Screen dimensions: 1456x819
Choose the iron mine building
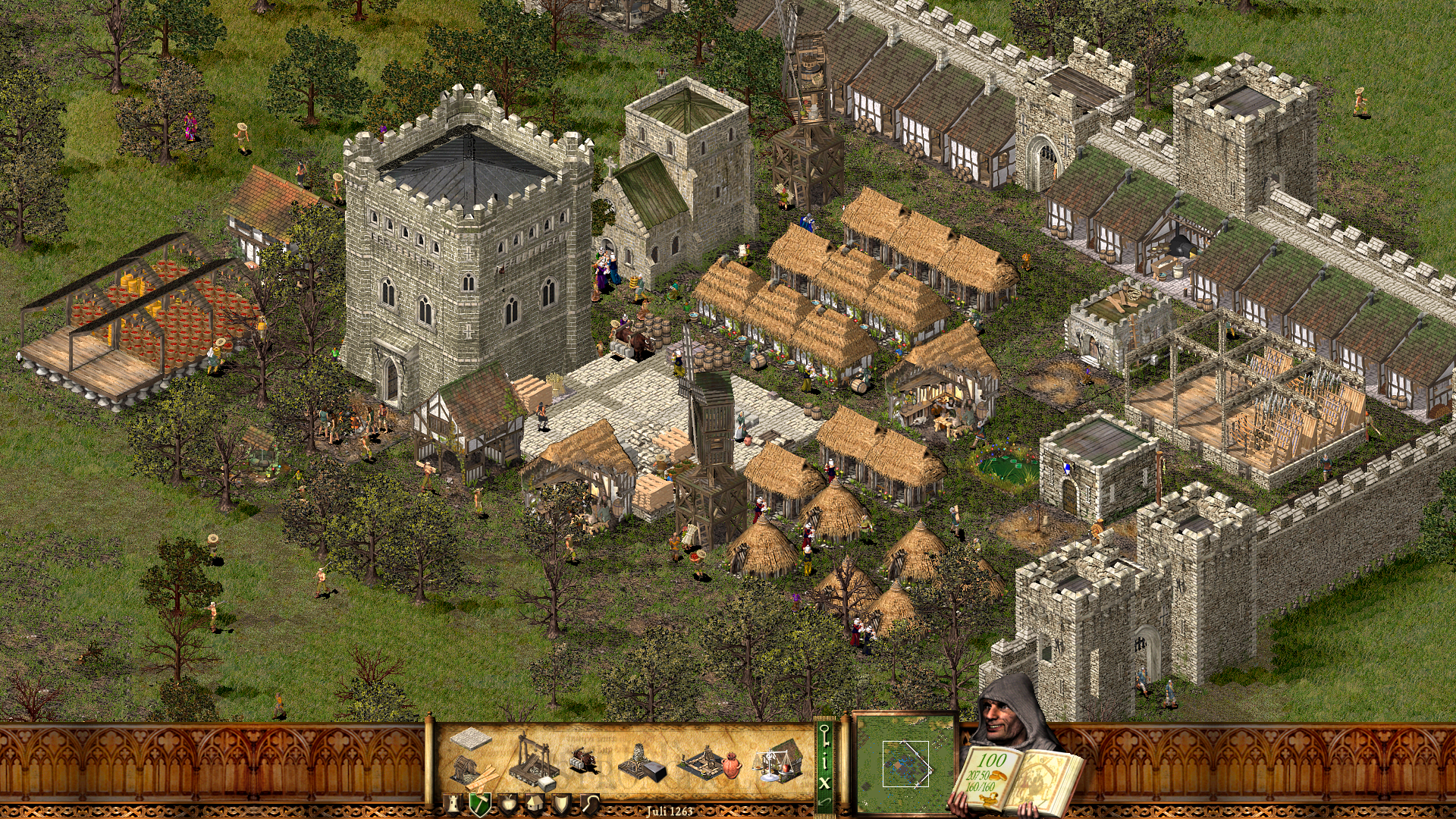coord(642,763)
